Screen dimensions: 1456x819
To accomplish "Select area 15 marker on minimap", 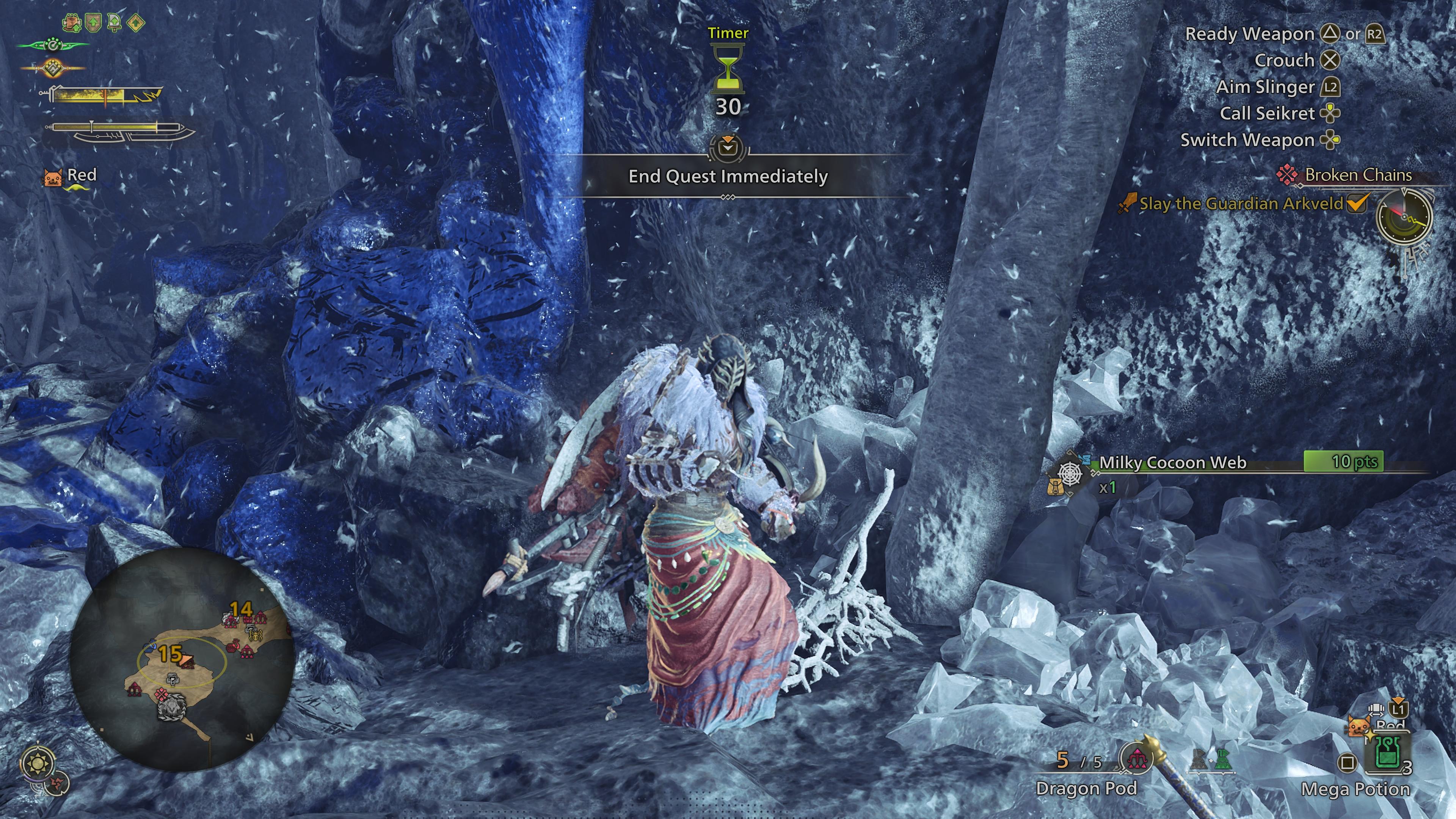I will (169, 654).
